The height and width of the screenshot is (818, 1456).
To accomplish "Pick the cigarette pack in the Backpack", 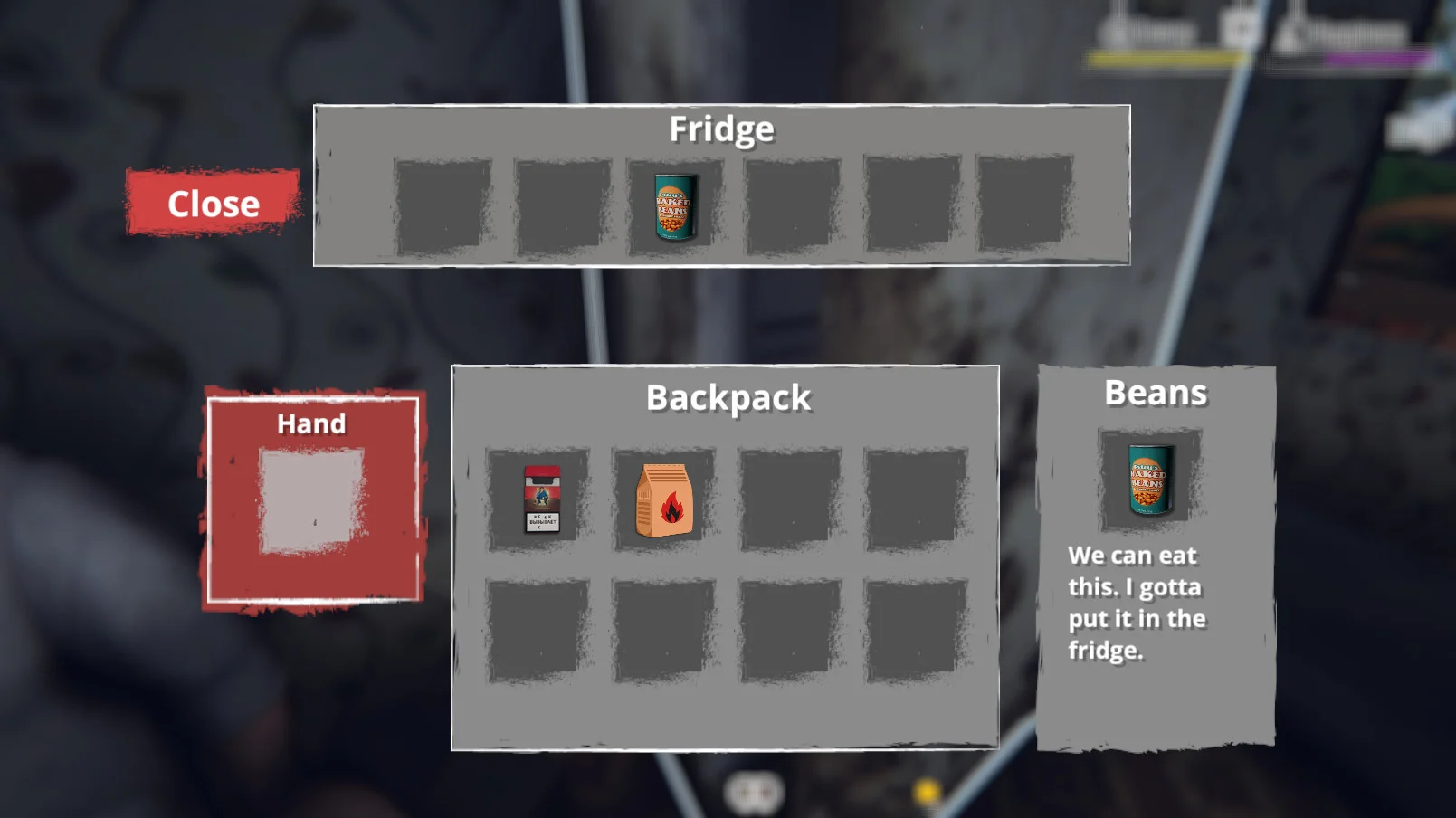I will (541, 499).
